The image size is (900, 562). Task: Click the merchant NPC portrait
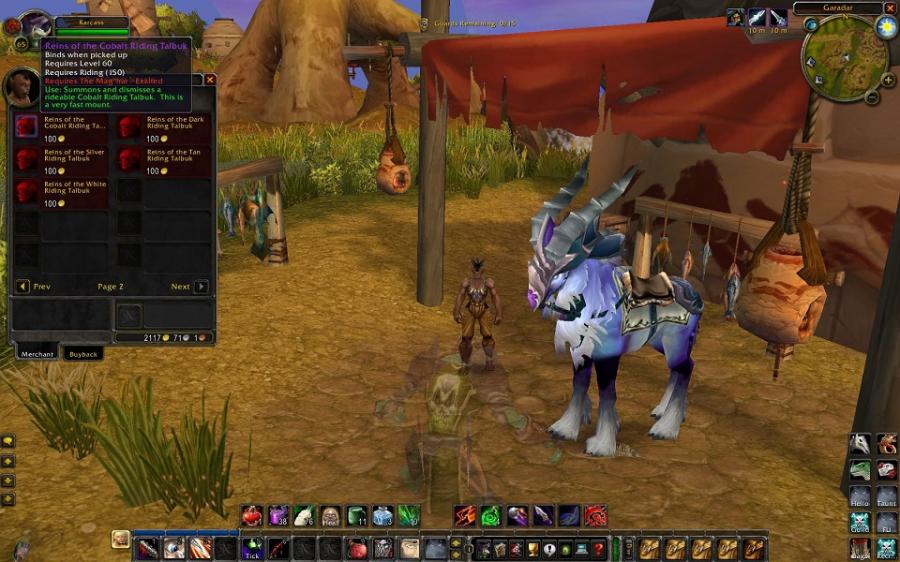23,88
